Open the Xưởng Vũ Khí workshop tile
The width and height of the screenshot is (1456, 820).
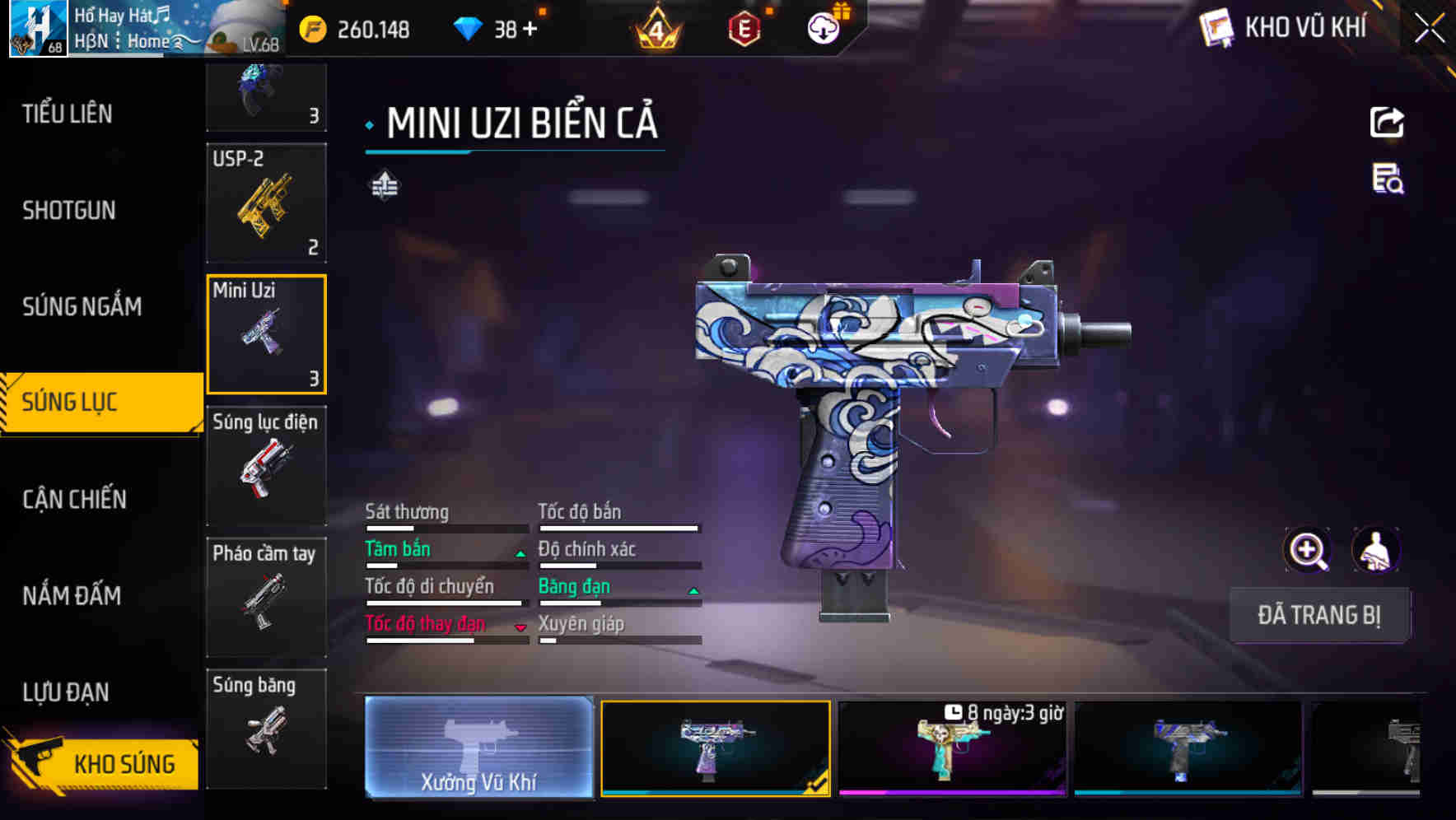478,747
